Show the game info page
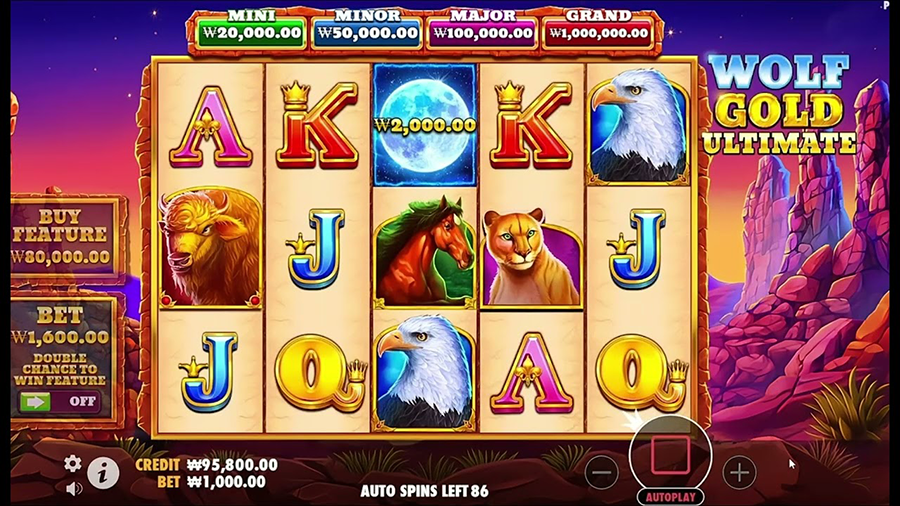900x506 pixels. (103, 472)
